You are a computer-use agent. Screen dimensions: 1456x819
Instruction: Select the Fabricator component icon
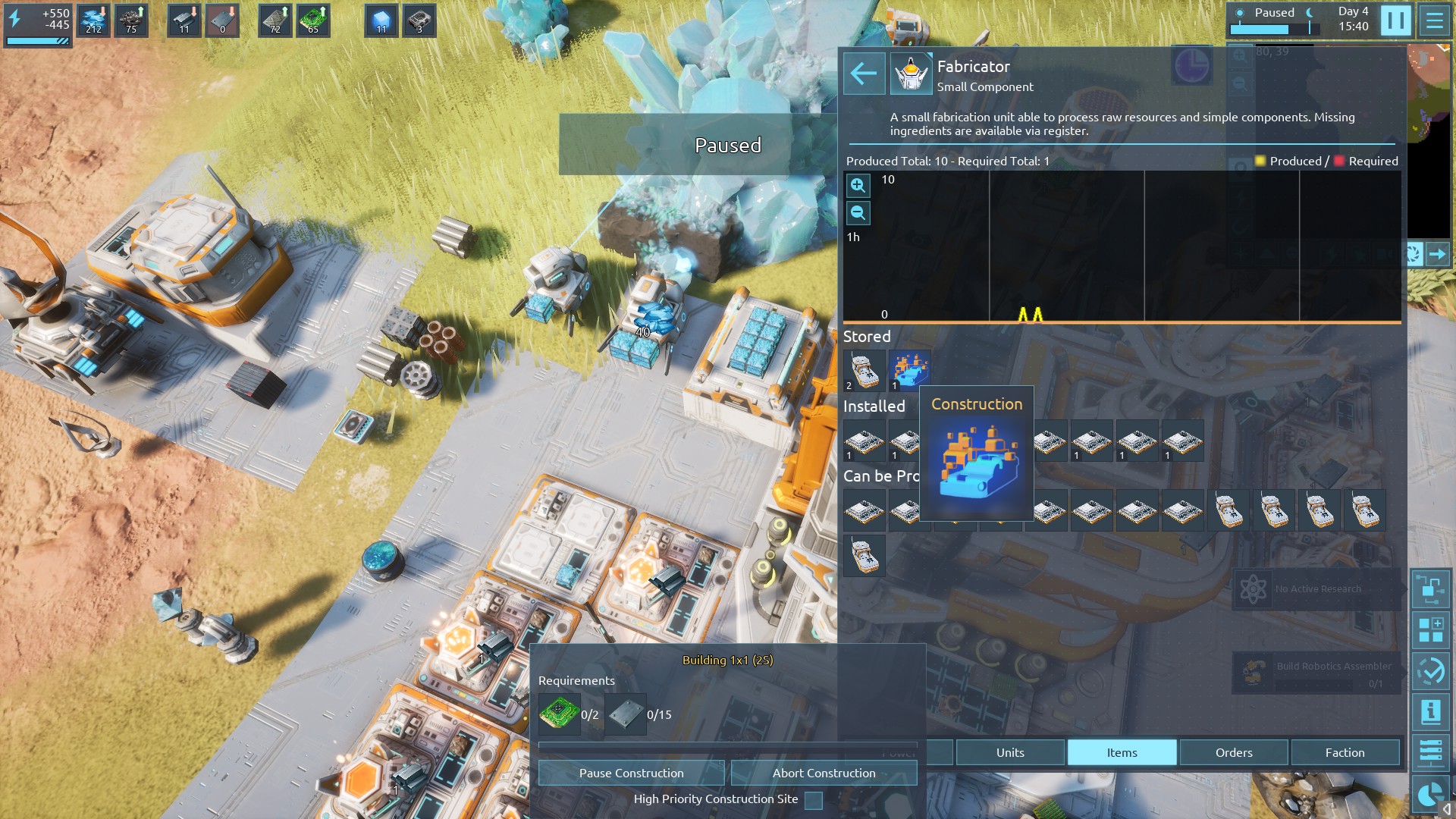[x=911, y=74]
